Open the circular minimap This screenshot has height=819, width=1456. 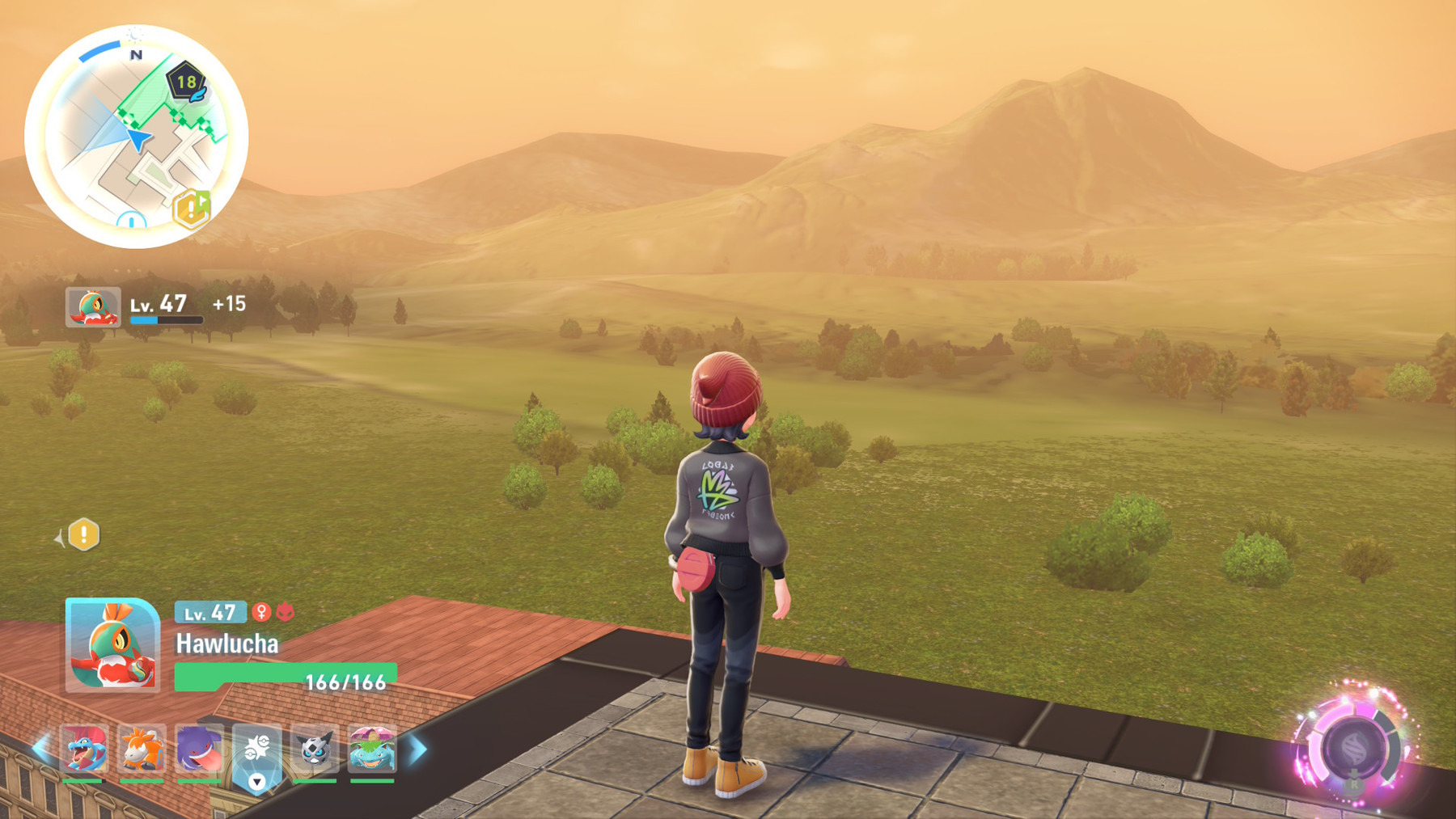point(136,136)
